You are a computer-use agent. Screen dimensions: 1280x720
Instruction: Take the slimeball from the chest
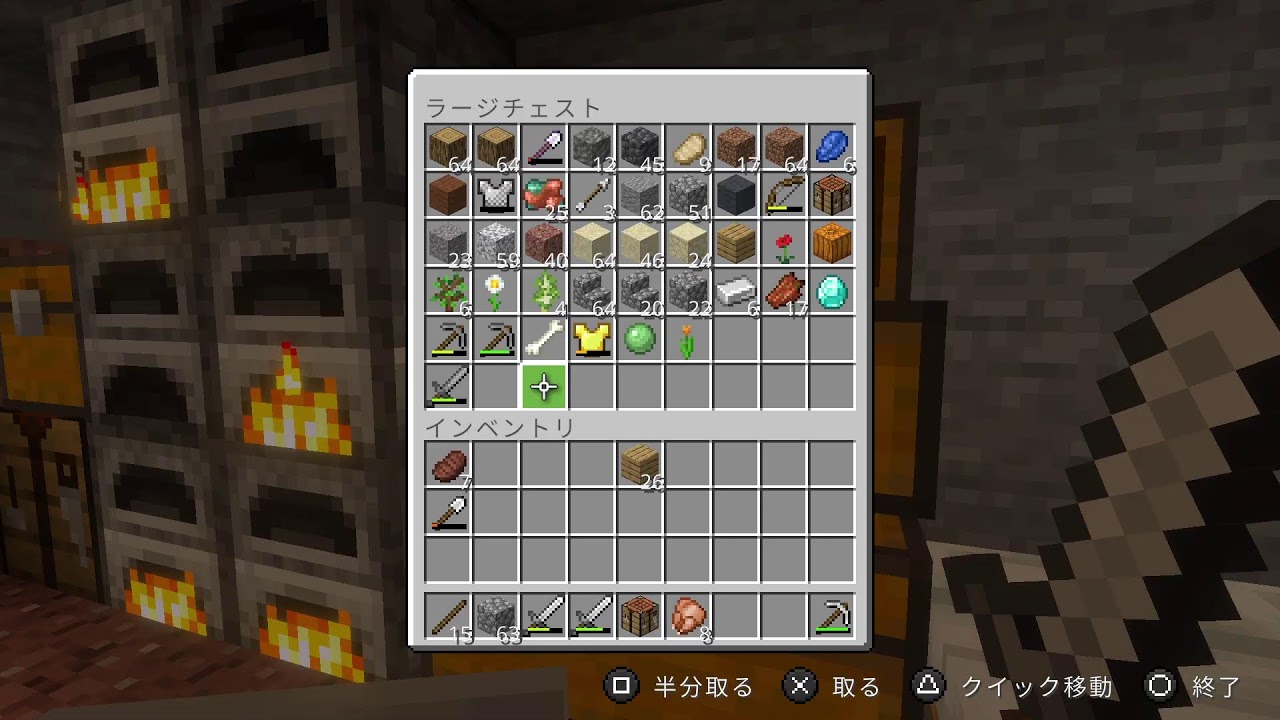pyautogui.click(x=640, y=340)
